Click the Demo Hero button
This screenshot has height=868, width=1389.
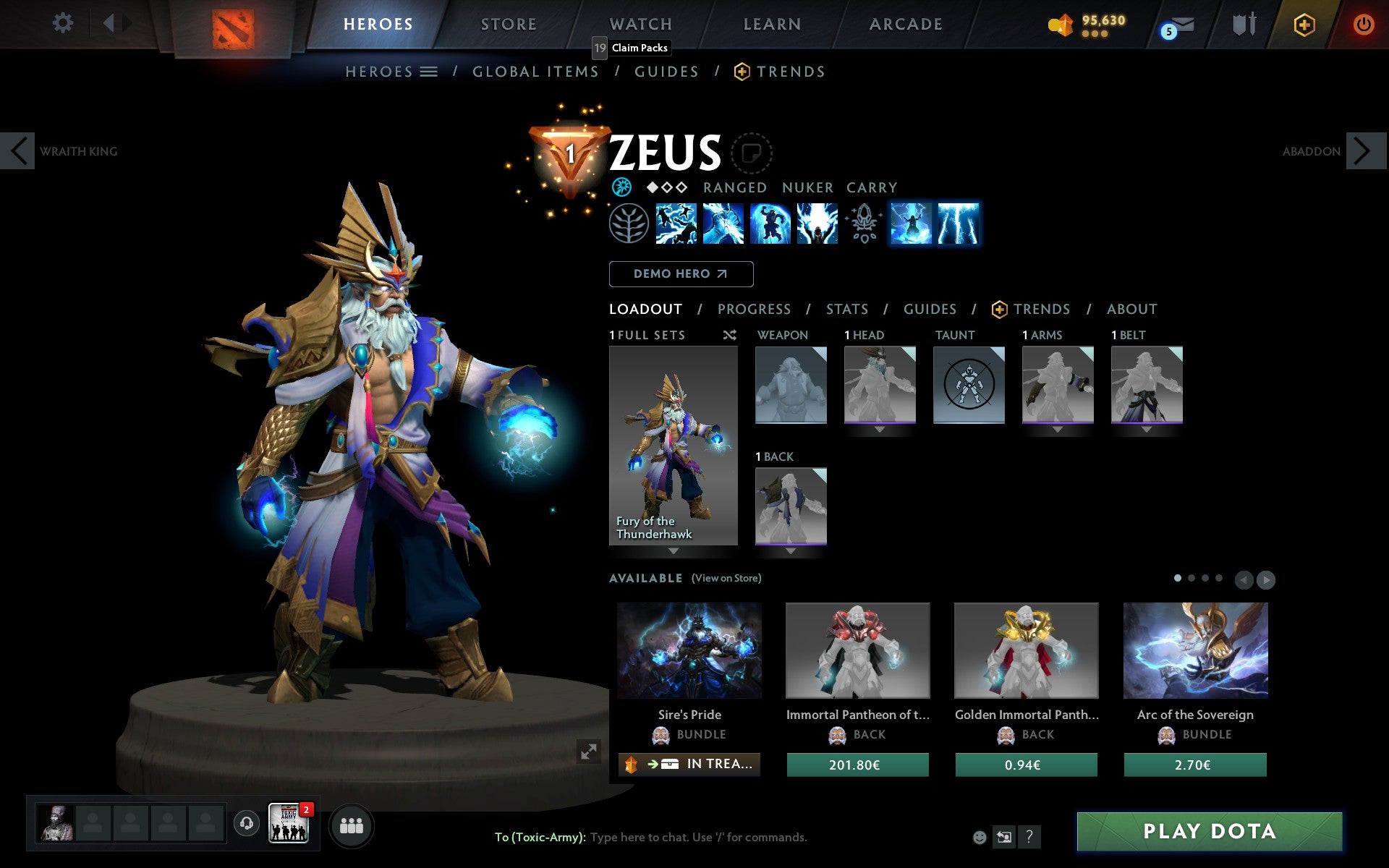click(681, 273)
